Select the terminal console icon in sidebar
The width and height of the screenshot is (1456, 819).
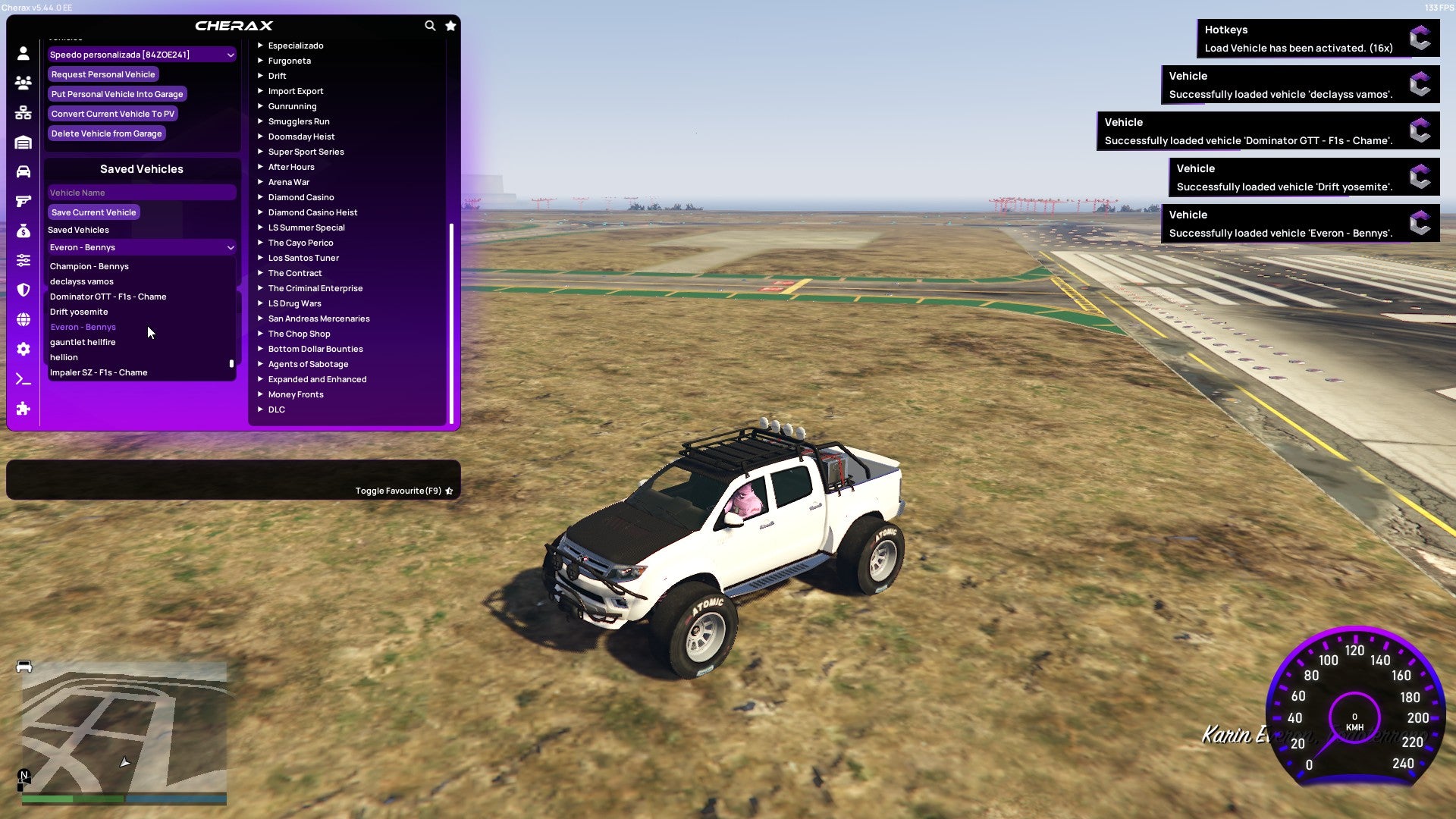pyautogui.click(x=23, y=379)
